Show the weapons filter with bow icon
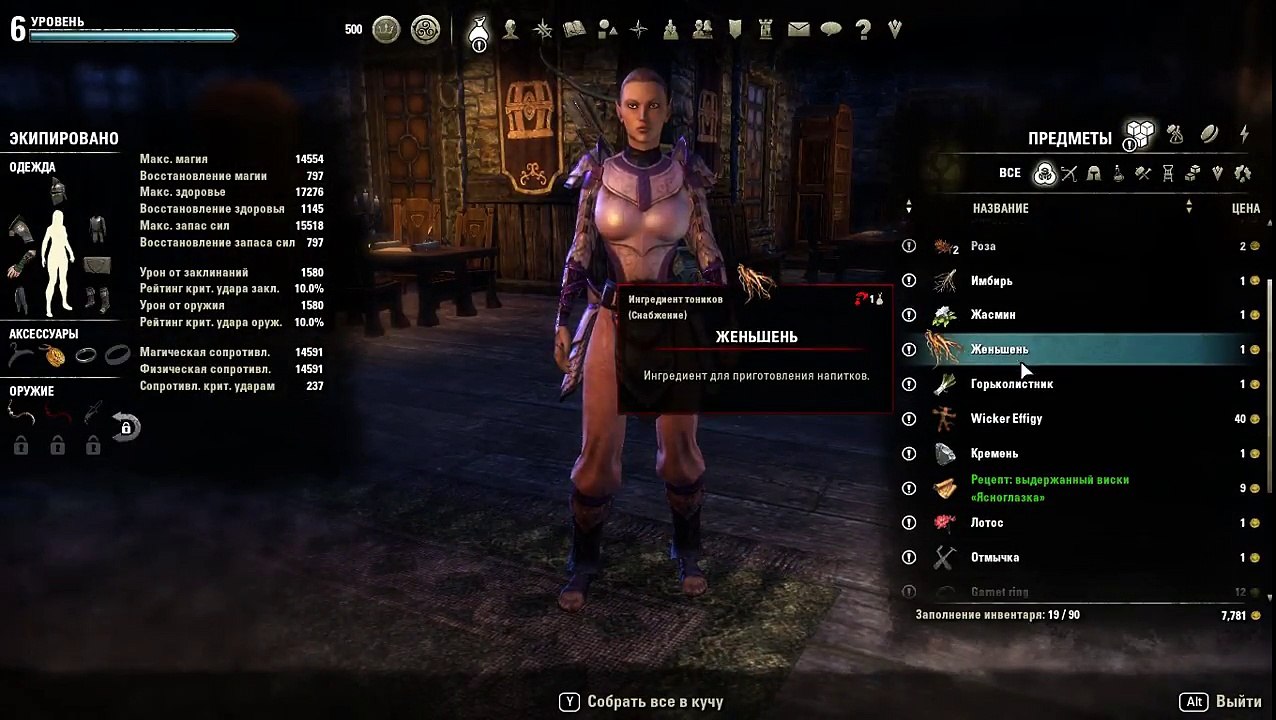 (x=1069, y=173)
